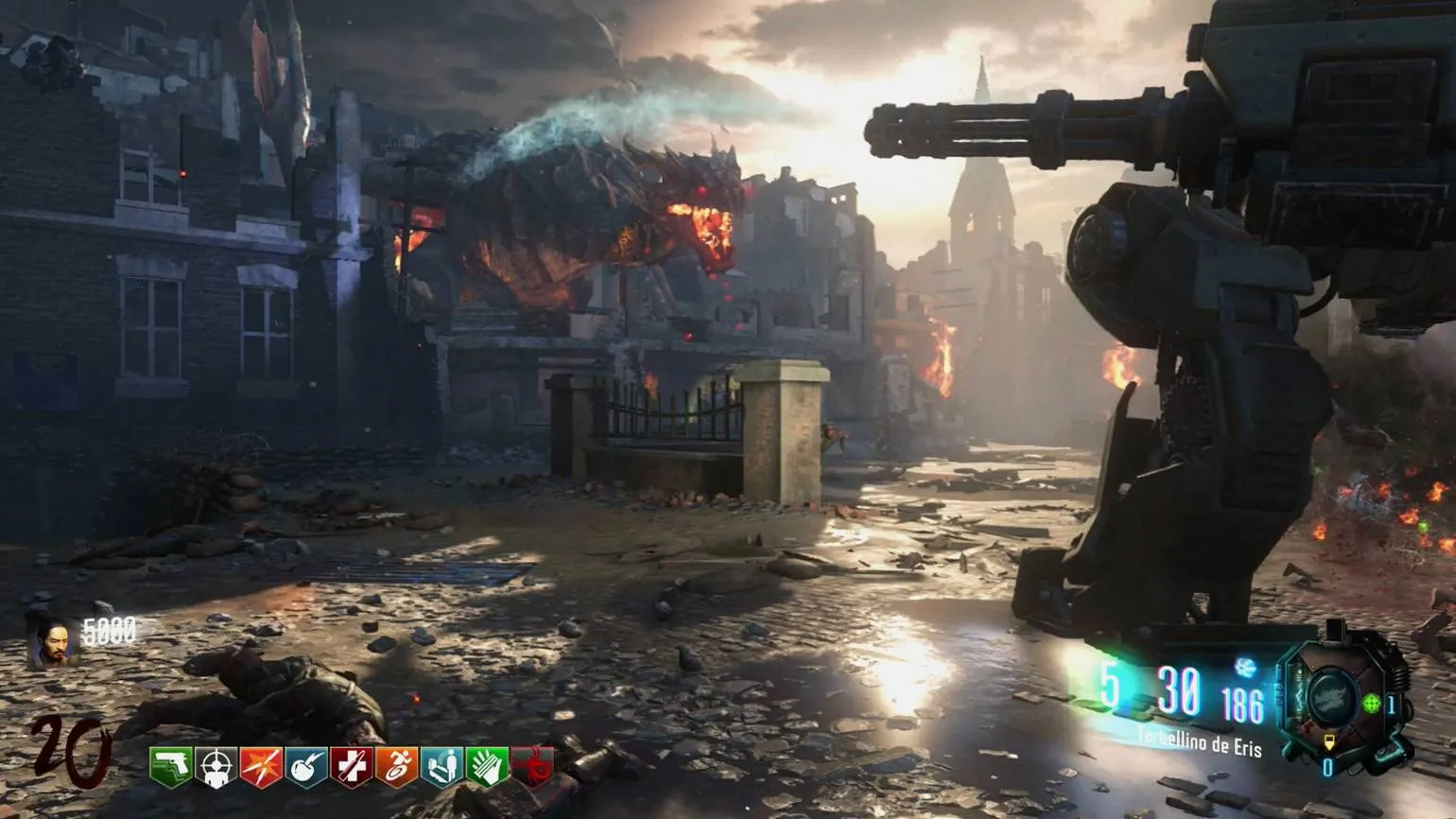Click the yellow shield equipment icon

[x=1328, y=743]
